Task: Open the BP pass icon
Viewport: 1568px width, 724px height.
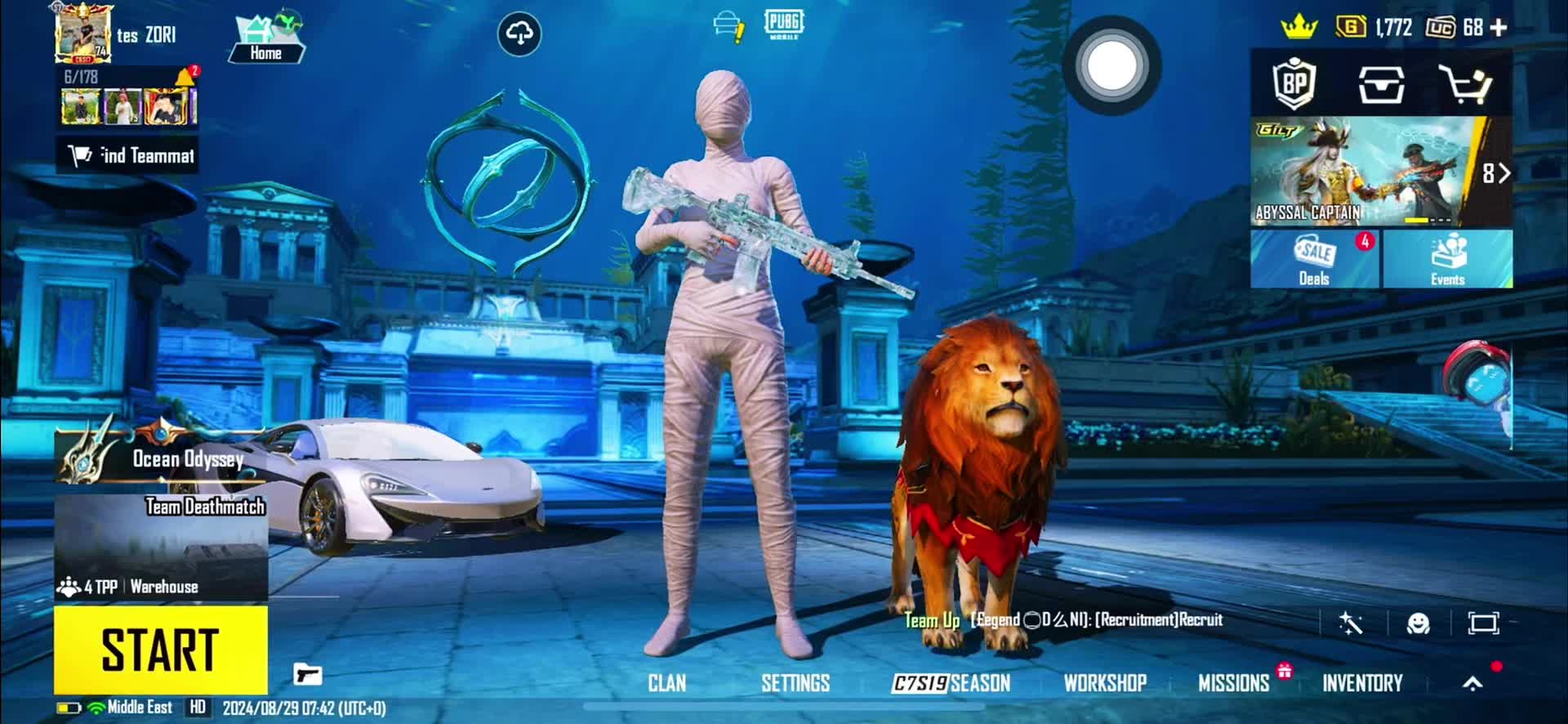Action: [1294, 83]
